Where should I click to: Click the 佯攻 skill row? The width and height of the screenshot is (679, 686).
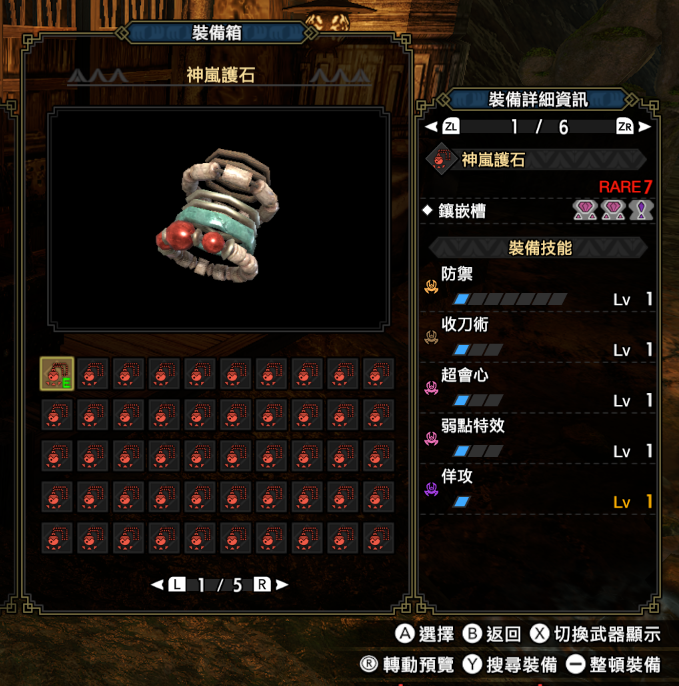539,490
